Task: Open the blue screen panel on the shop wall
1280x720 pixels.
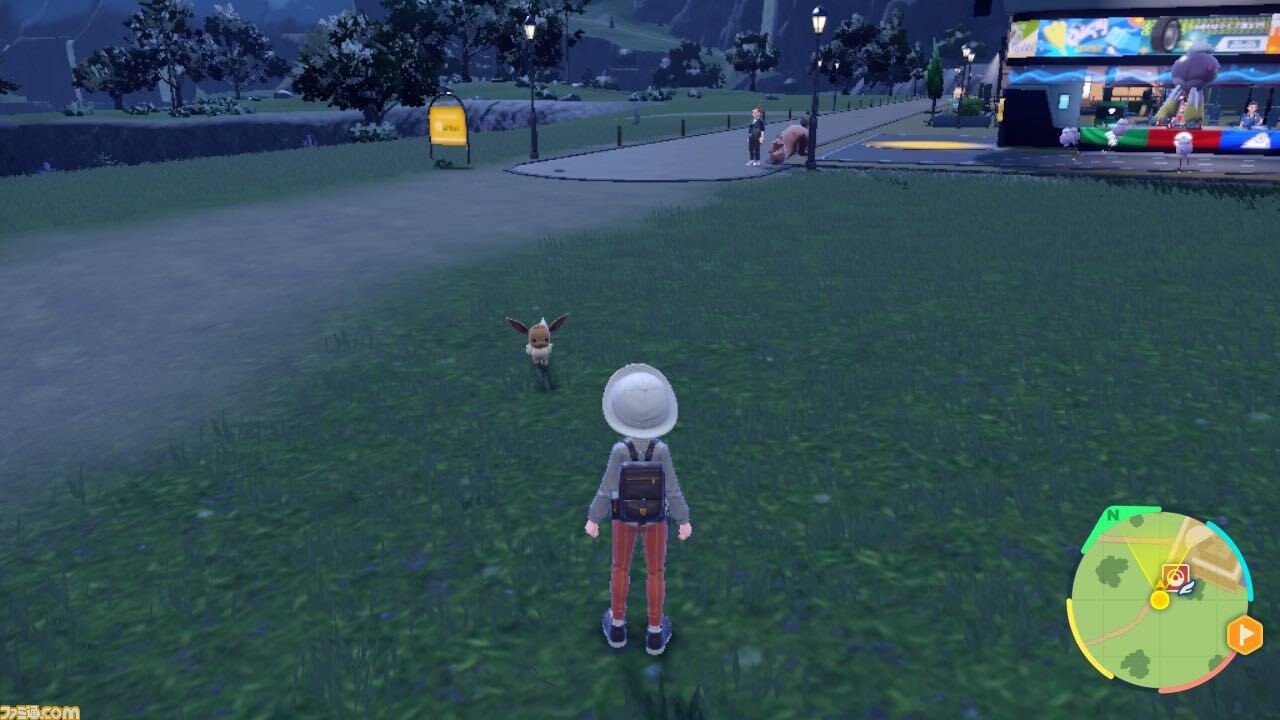Action: (x=1063, y=102)
